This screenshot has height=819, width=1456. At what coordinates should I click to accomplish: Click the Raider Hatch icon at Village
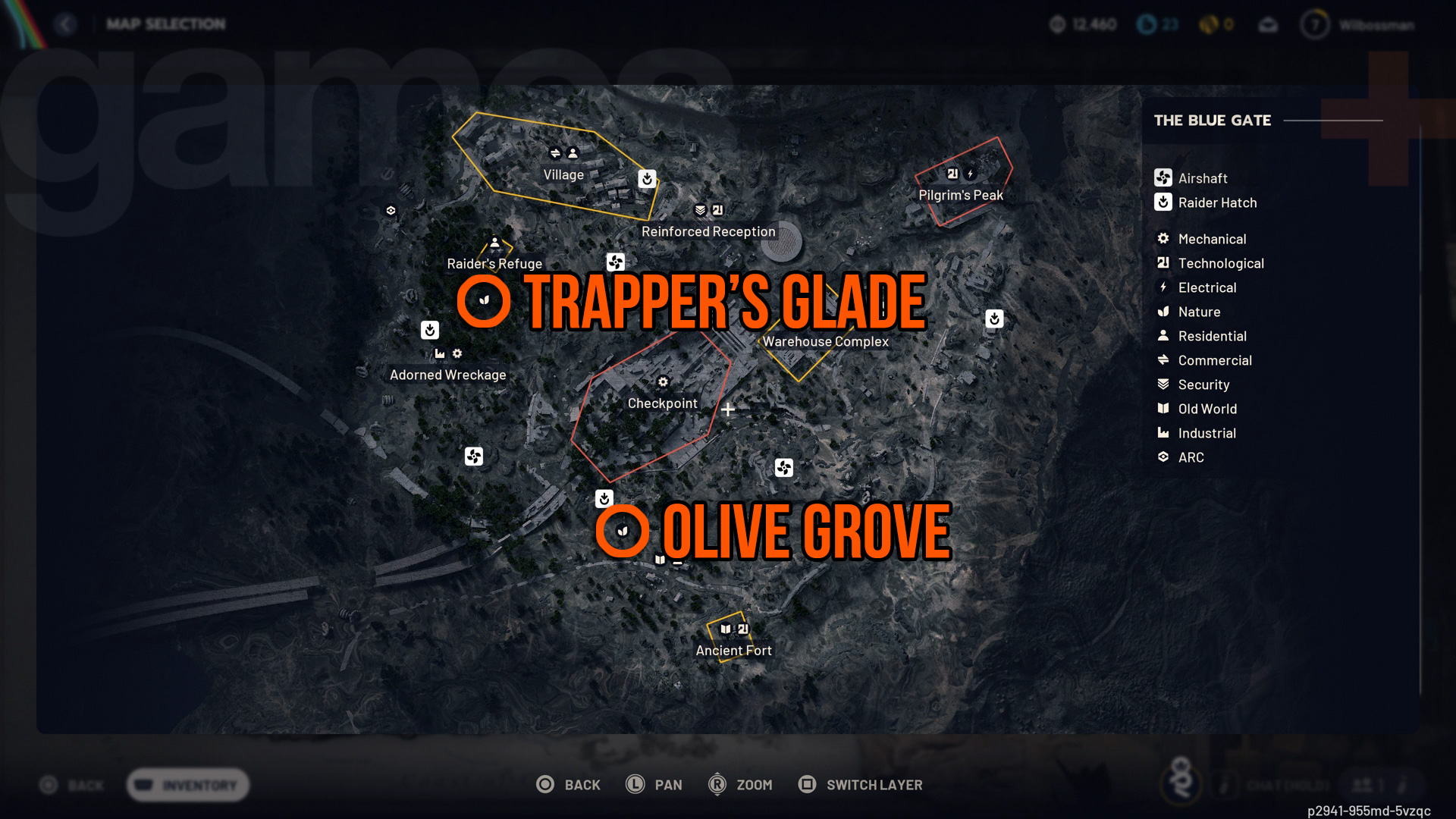point(646,179)
